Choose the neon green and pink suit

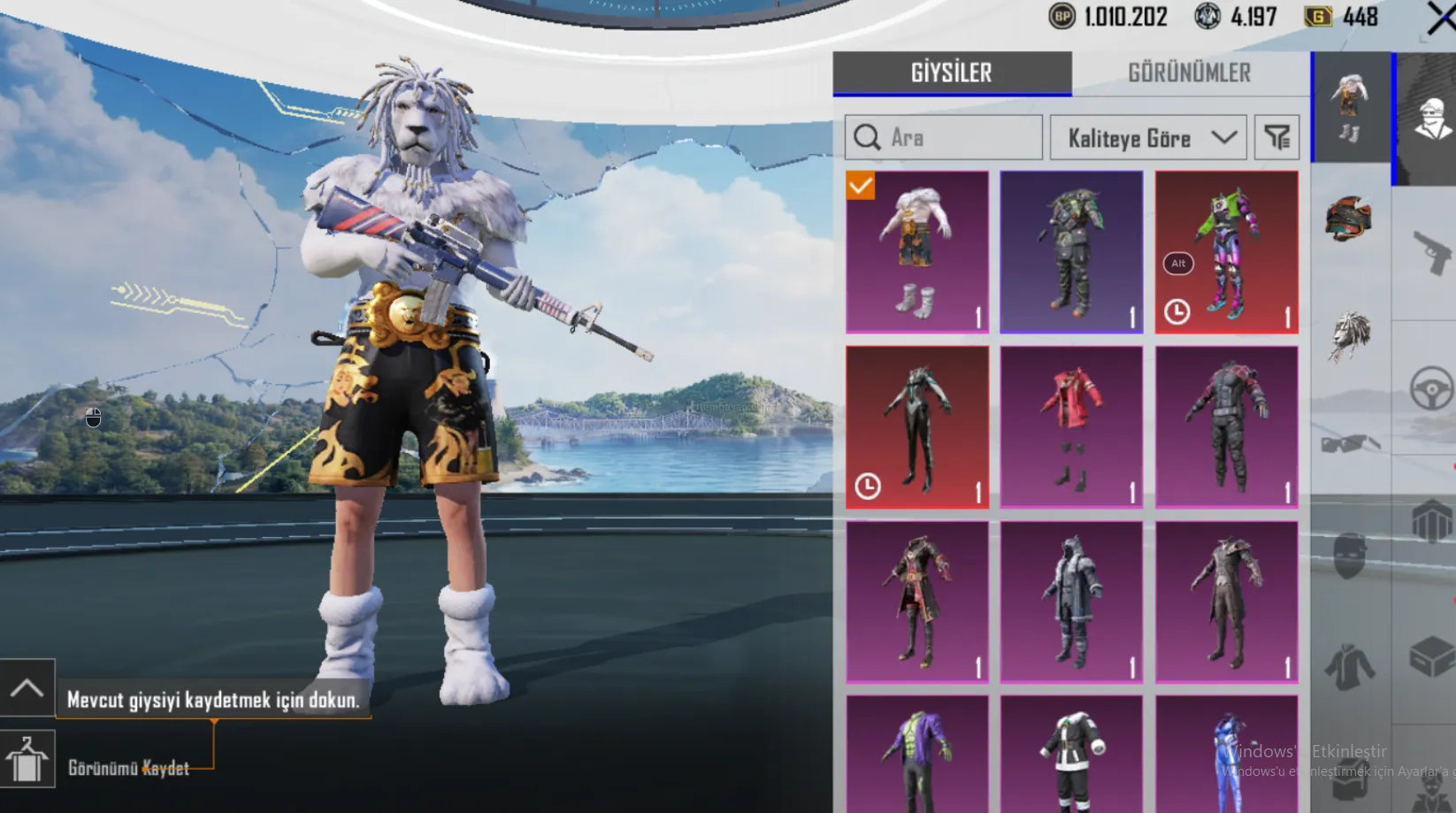(1227, 252)
